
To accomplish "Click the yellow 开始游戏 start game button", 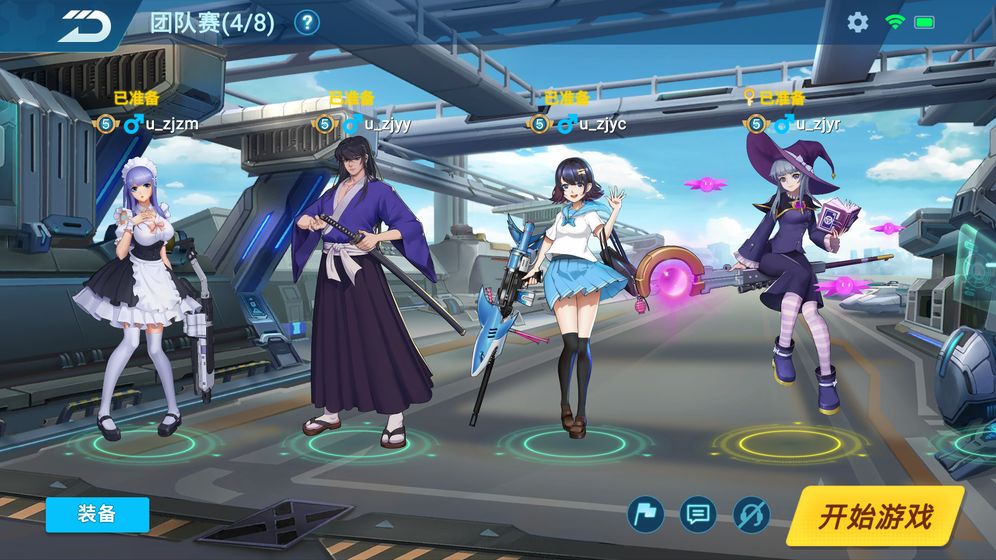I will click(875, 516).
